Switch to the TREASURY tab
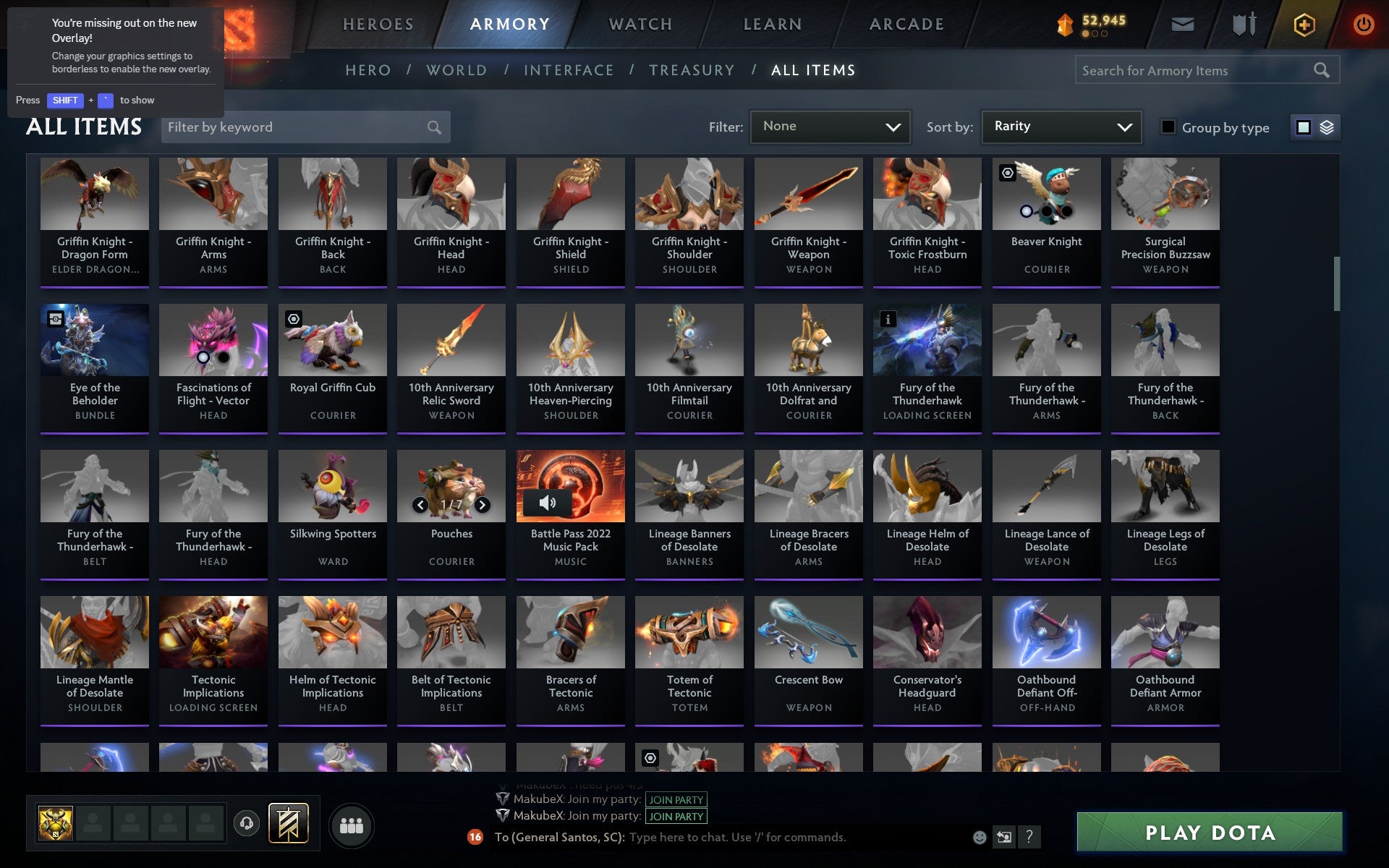This screenshot has width=1389, height=868. 692,69
